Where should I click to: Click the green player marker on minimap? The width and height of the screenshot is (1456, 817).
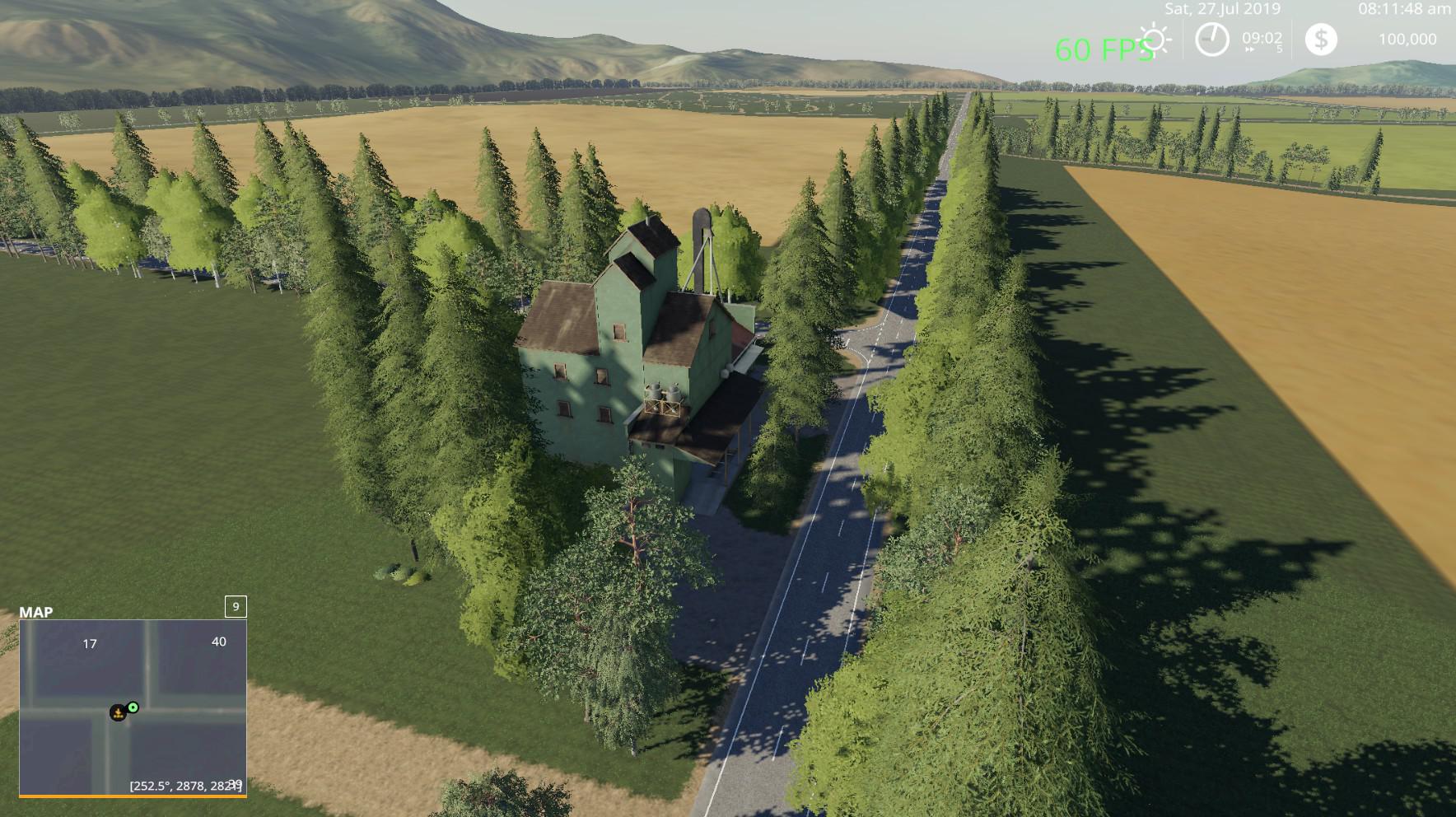[x=133, y=707]
